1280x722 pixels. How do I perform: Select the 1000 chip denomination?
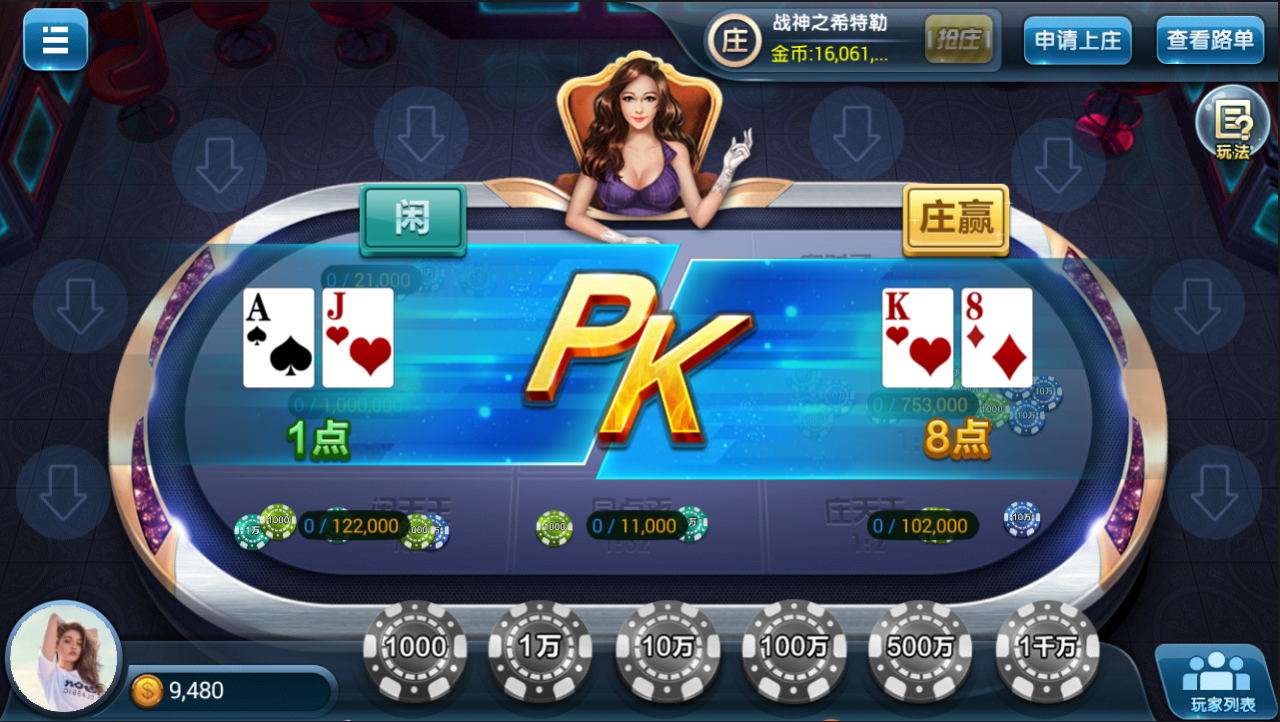coord(413,647)
